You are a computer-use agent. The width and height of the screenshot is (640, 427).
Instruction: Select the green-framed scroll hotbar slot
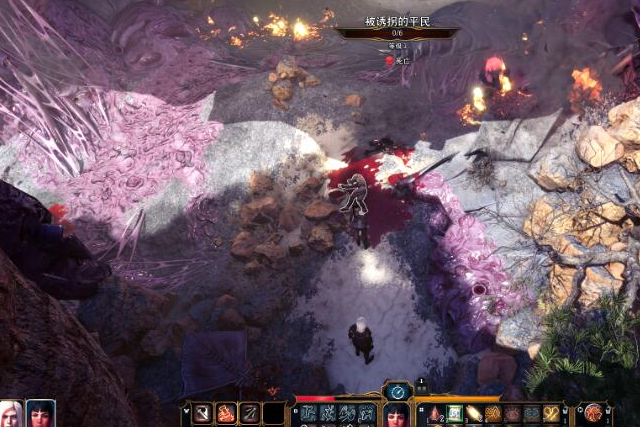(x=454, y=413)
